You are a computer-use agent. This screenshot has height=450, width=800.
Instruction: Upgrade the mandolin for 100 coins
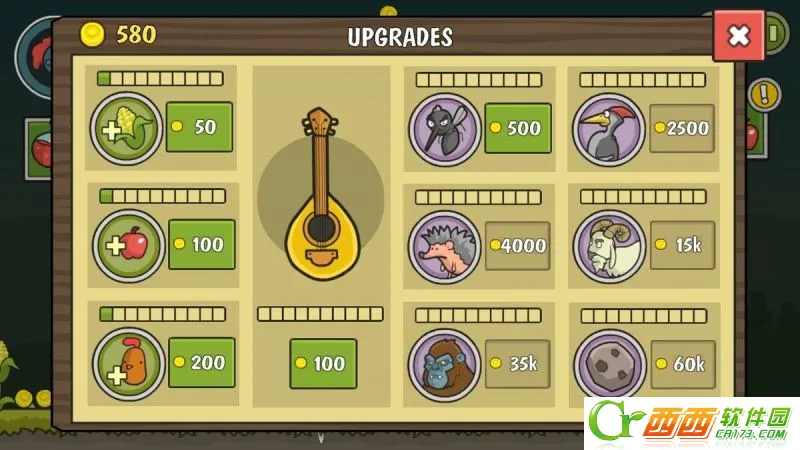click(x=322, y=364)
